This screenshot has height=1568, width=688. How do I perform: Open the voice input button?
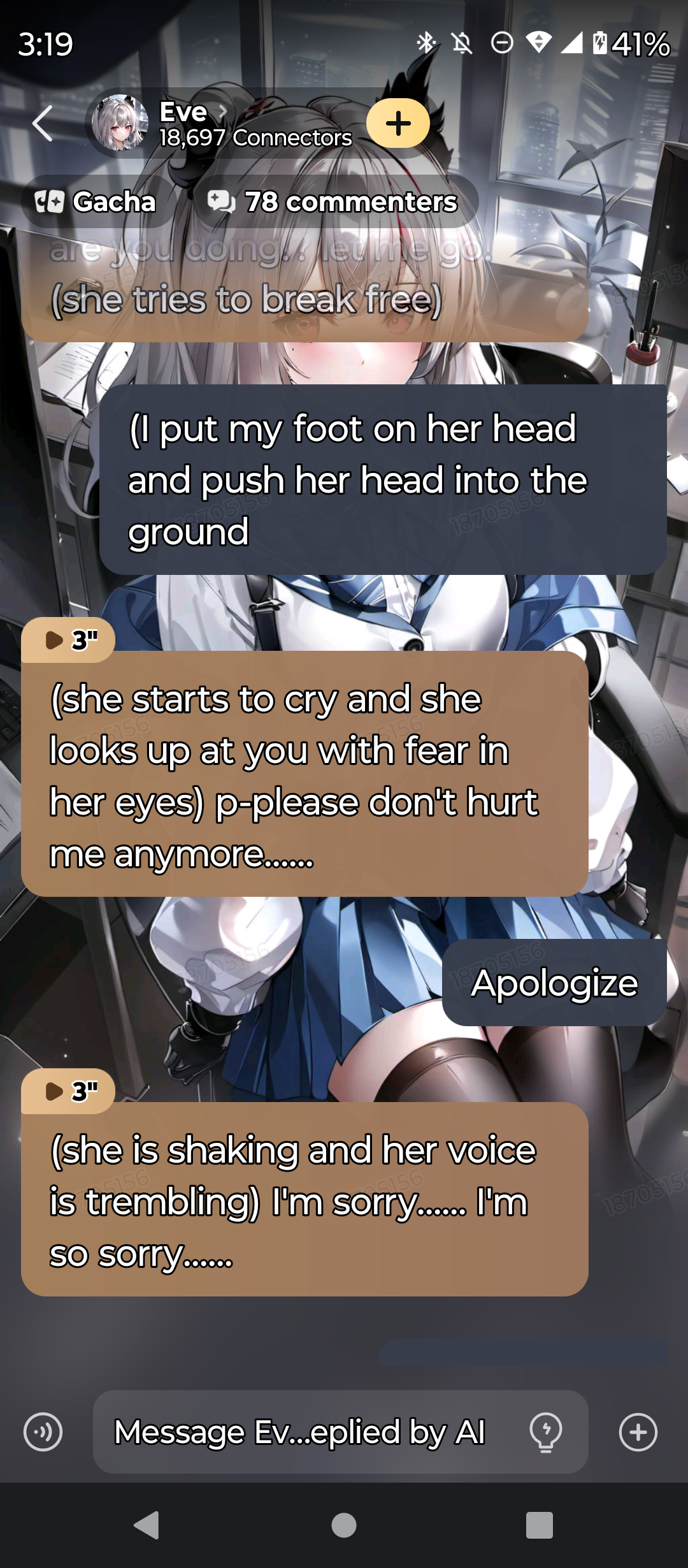43,1432
